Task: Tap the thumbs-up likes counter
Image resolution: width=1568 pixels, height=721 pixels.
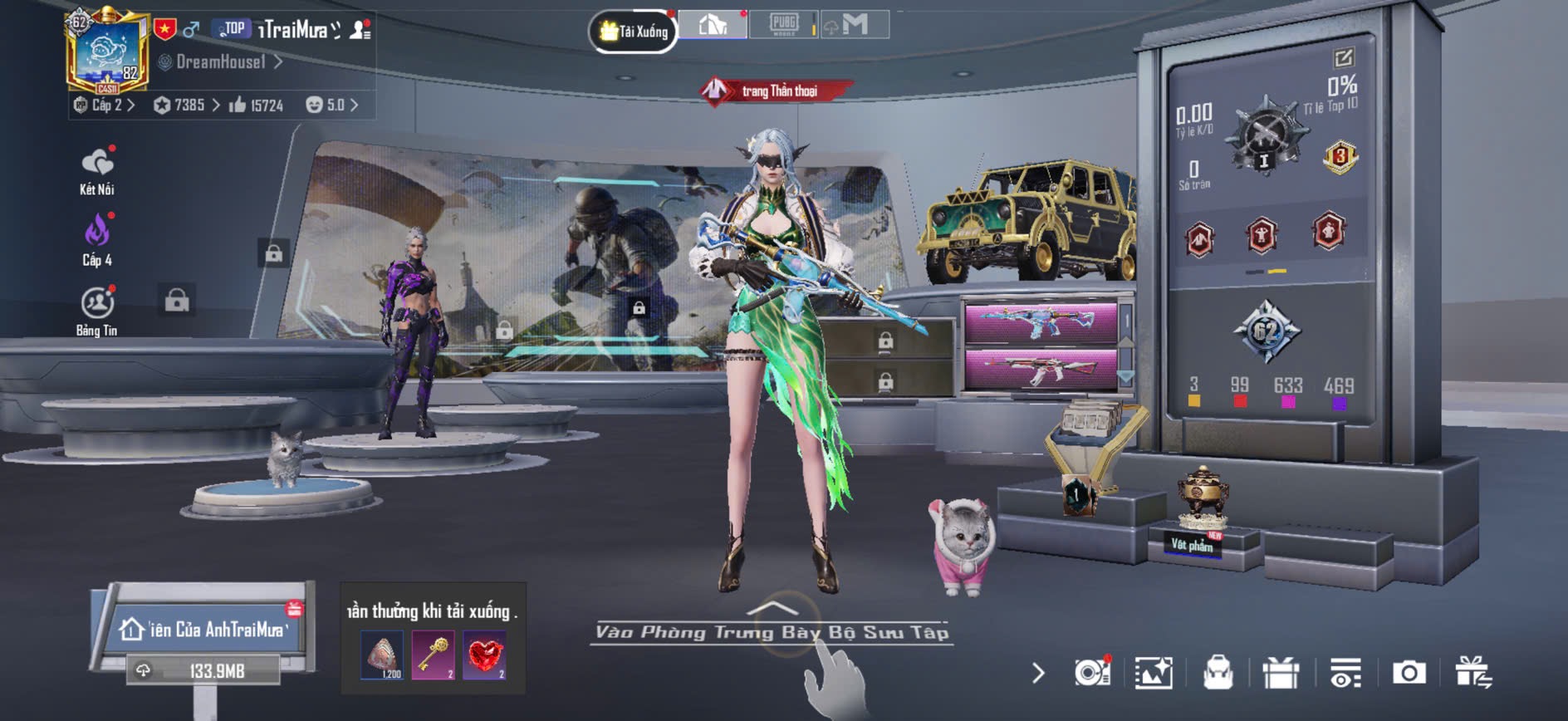Action: (x=257, y=105)
